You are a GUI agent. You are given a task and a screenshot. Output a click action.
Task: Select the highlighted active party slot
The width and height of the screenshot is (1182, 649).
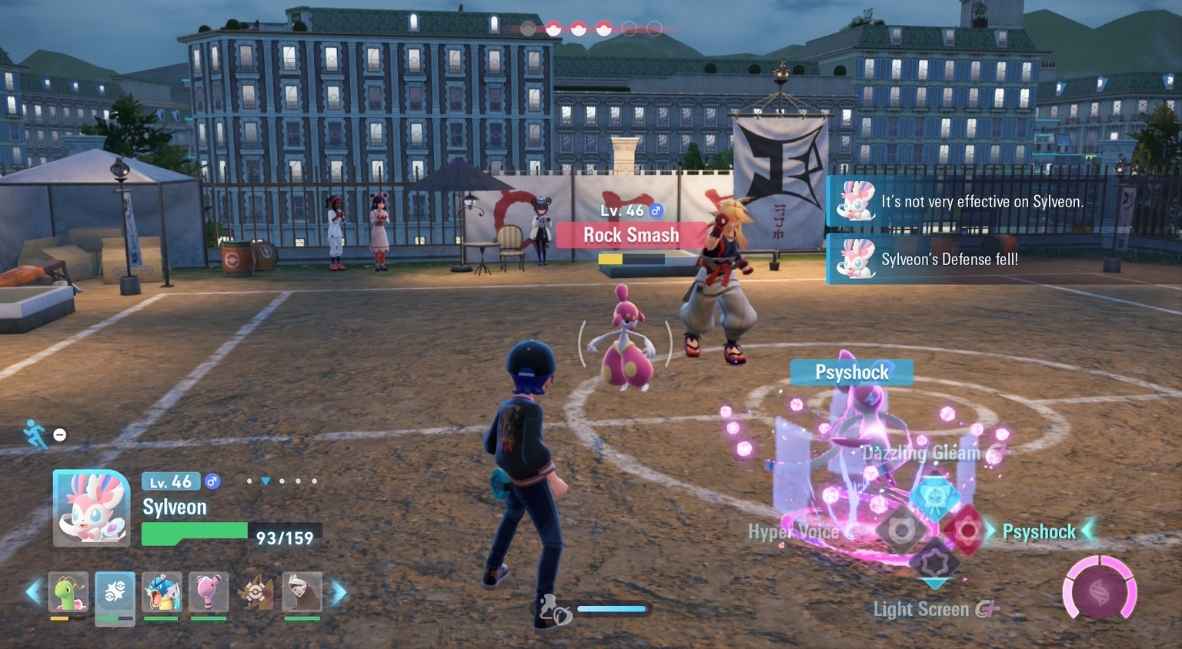115,593
